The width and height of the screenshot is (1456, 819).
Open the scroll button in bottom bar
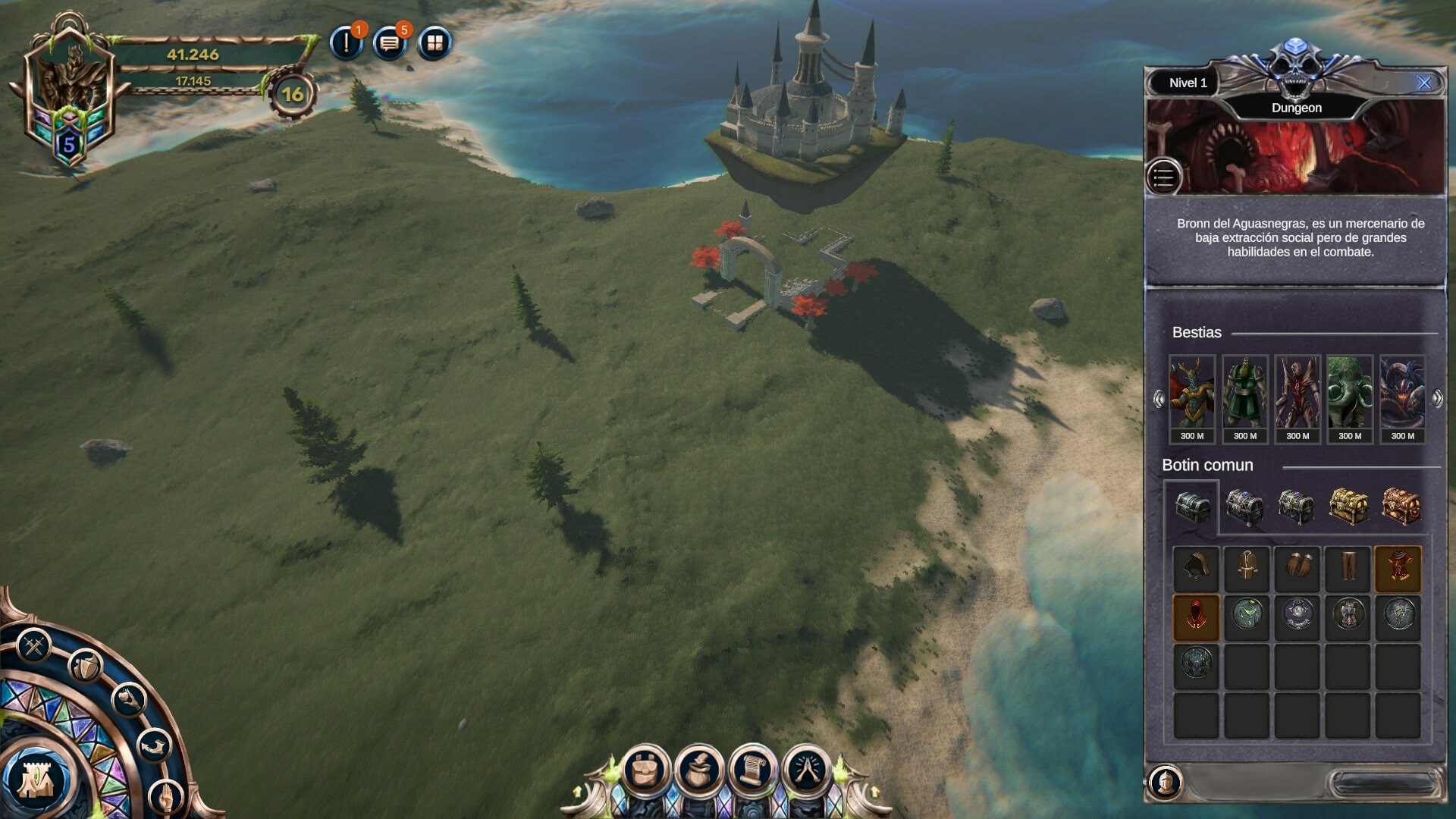[752, 770]
